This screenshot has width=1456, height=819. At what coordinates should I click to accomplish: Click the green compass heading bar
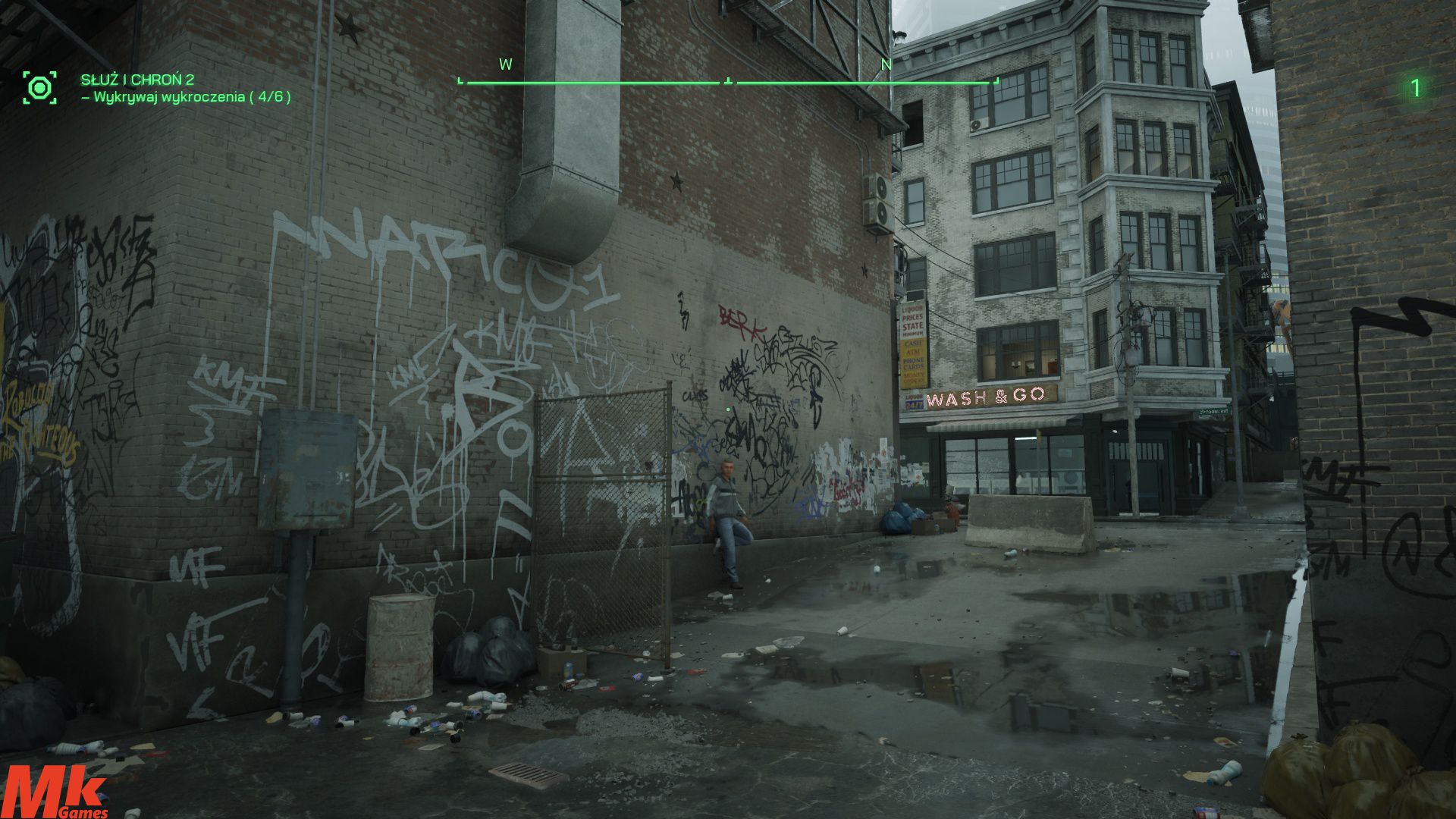tap(728, 80)
